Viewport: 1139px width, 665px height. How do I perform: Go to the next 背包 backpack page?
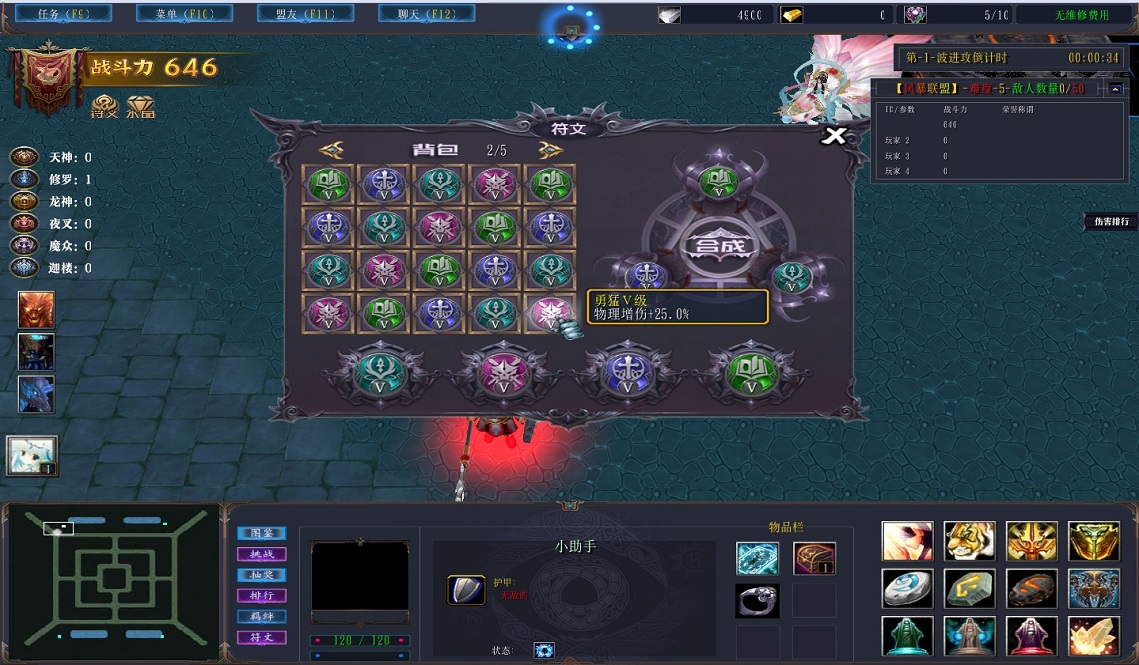pos(550,150)
